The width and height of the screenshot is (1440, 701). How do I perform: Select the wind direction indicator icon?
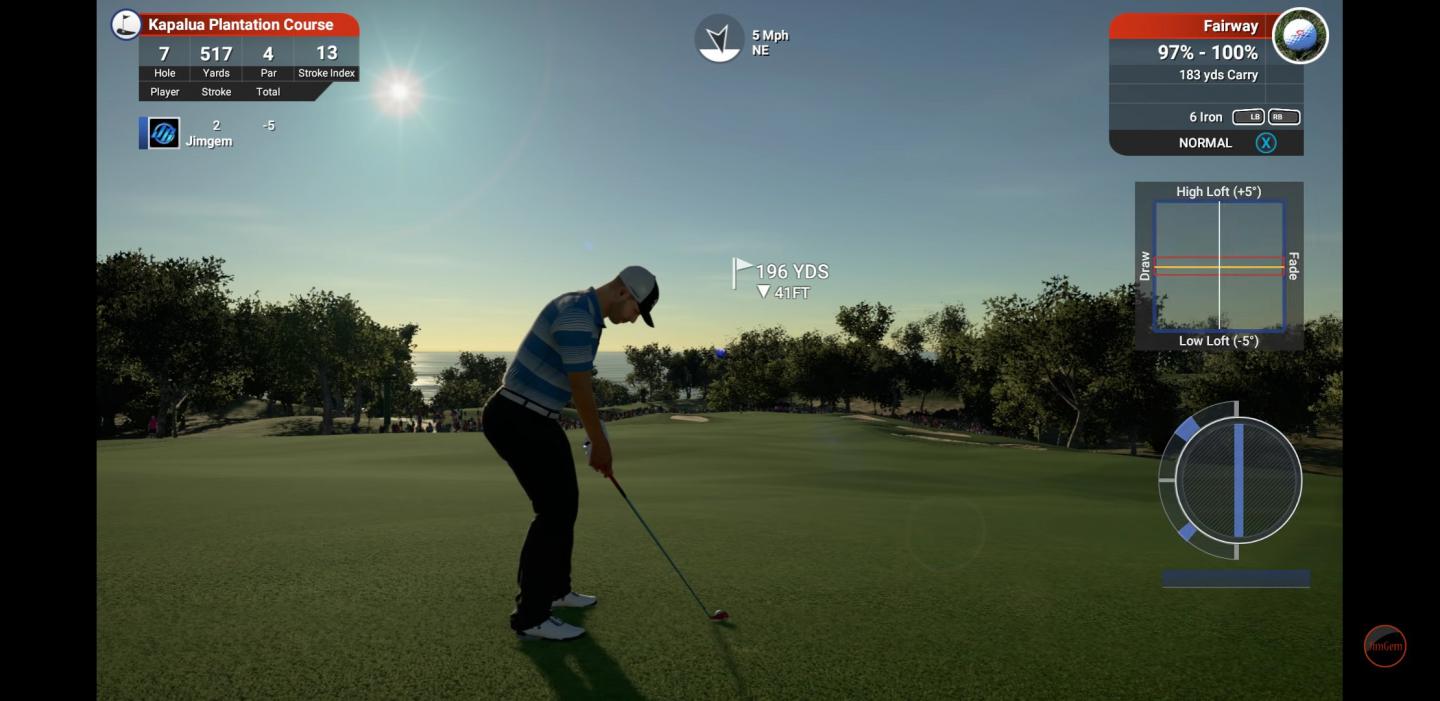719,39
